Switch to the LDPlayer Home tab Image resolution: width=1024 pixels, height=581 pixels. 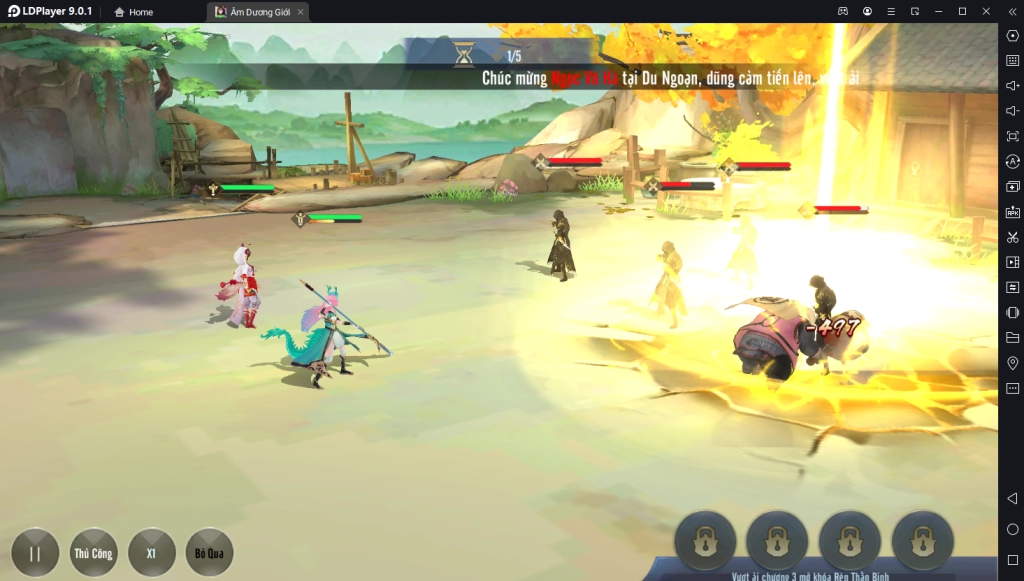point(134,12)
